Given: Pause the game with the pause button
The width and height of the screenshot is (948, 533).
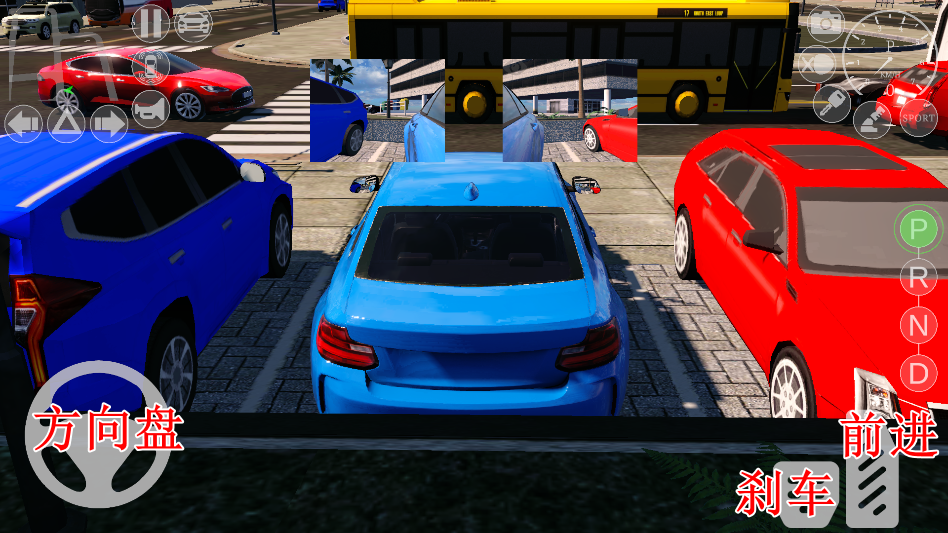Looking at the screenshot, I should (x=150, y=22).
